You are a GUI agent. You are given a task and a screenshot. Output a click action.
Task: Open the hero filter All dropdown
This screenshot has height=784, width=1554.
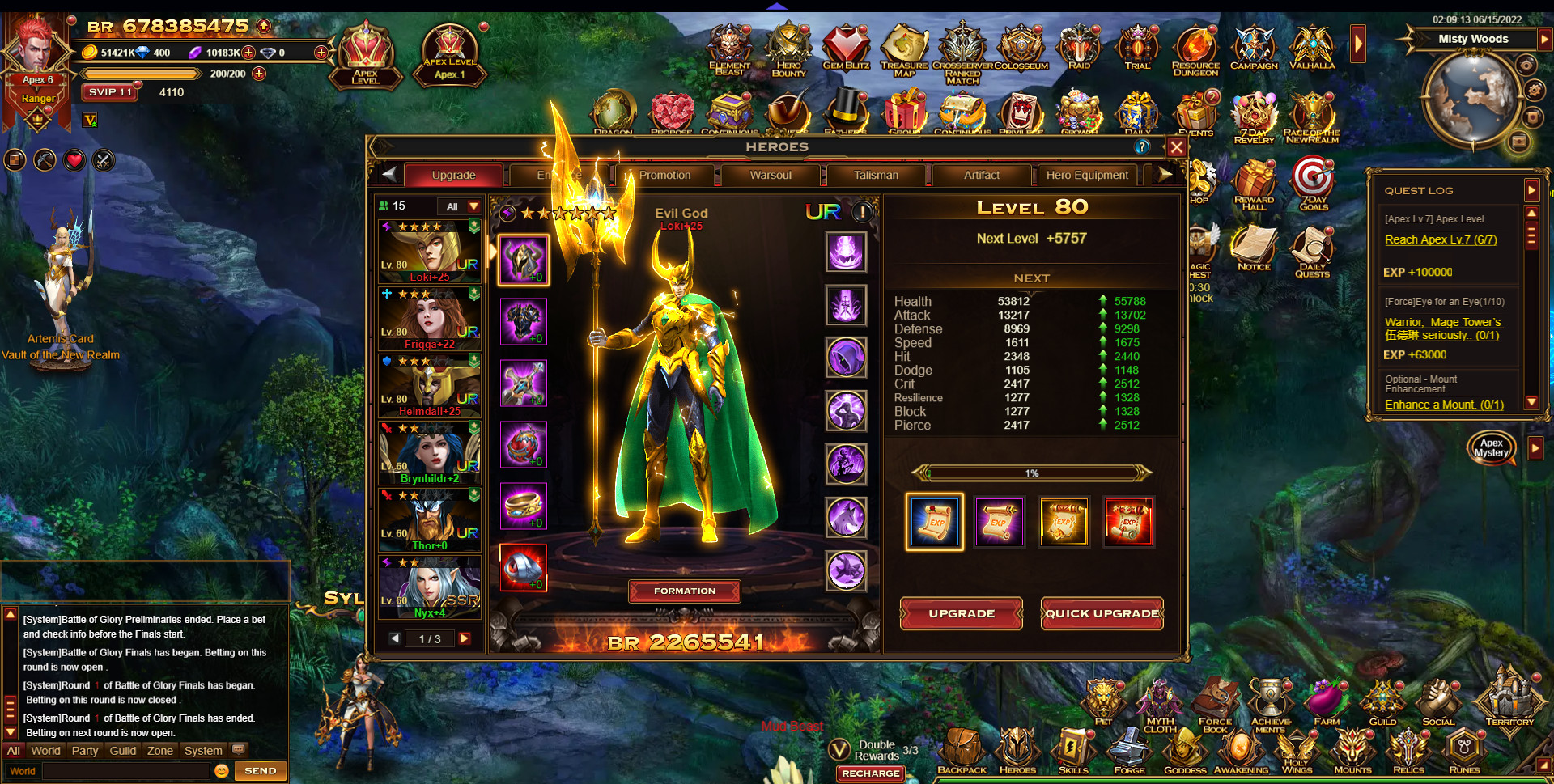[x=458, y=206]
